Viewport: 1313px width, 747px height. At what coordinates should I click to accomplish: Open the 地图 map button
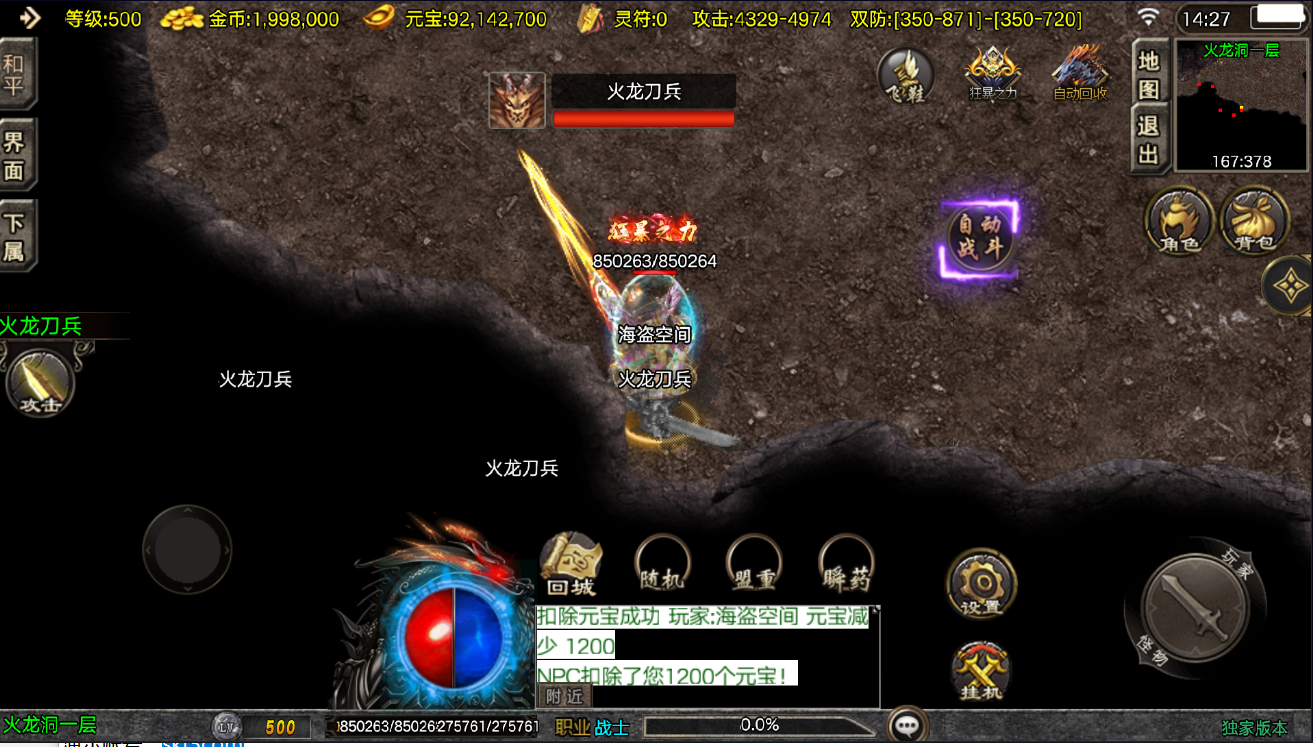coord(1149,72)
